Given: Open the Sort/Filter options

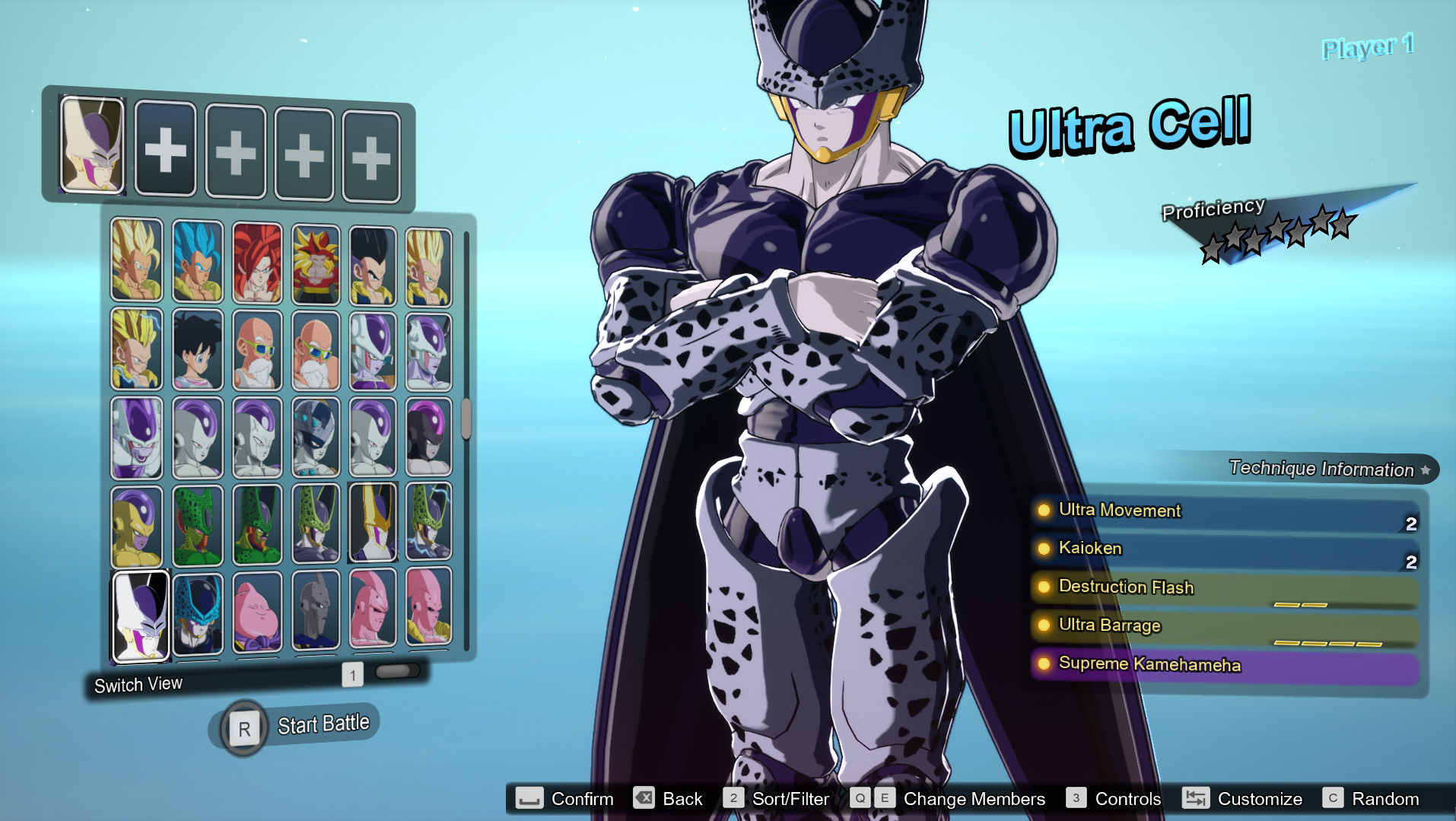Looking at the screenshot, I should 776,798.
